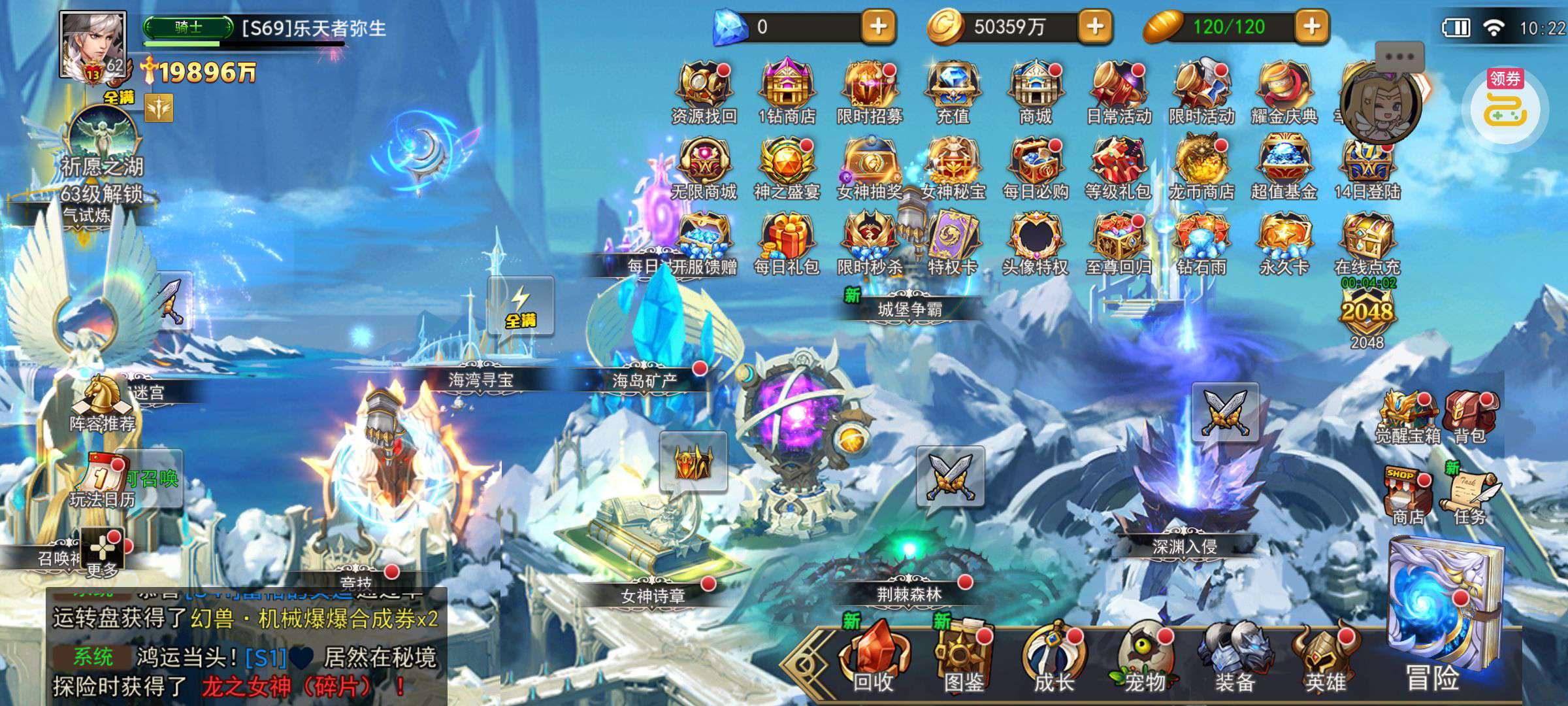Open the 玩法日历 gameplay calendar
The height and width of the screenshot is (706, 1568).
click(103, 480)
